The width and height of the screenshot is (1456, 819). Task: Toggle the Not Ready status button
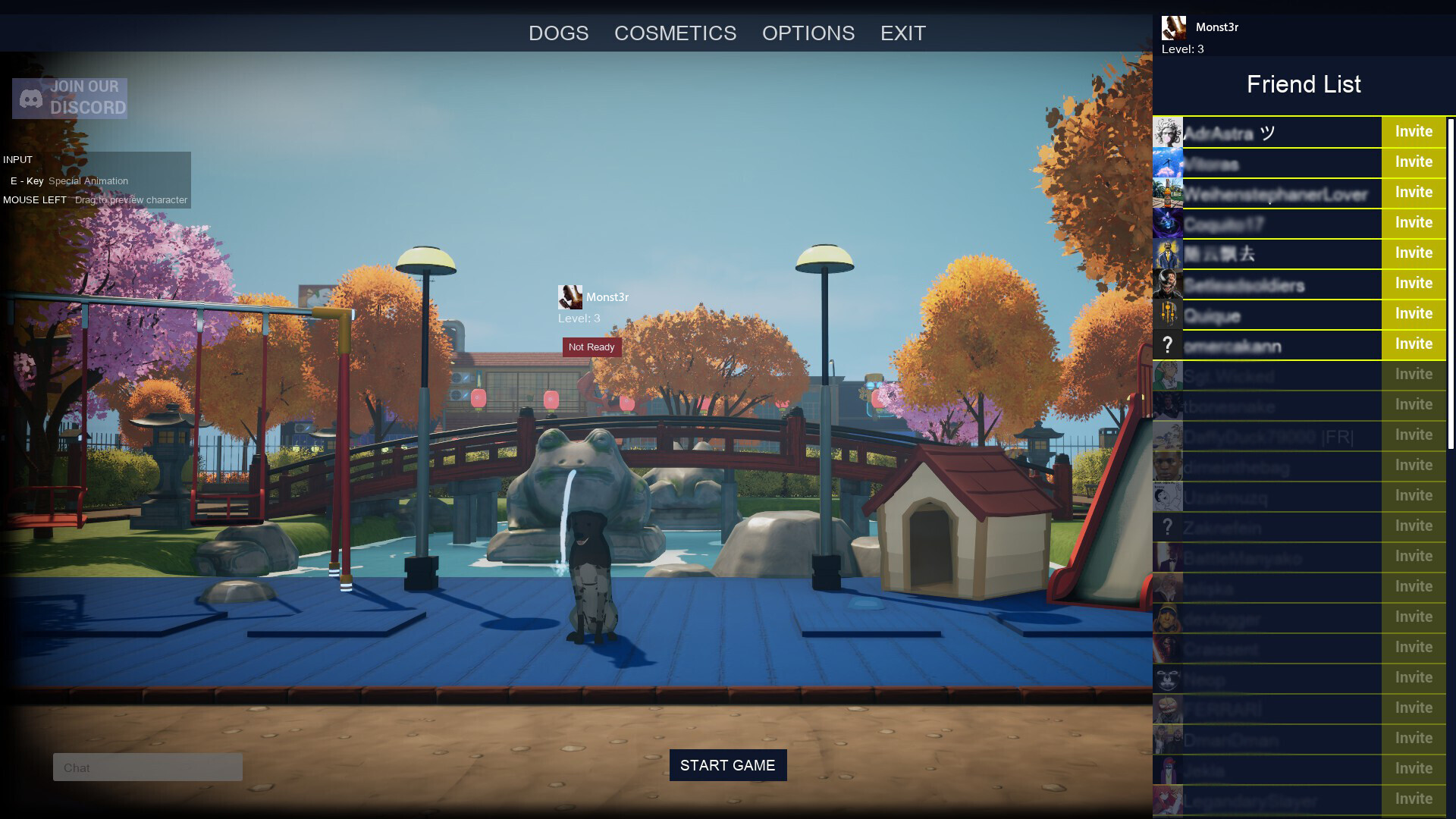[591, 347]
